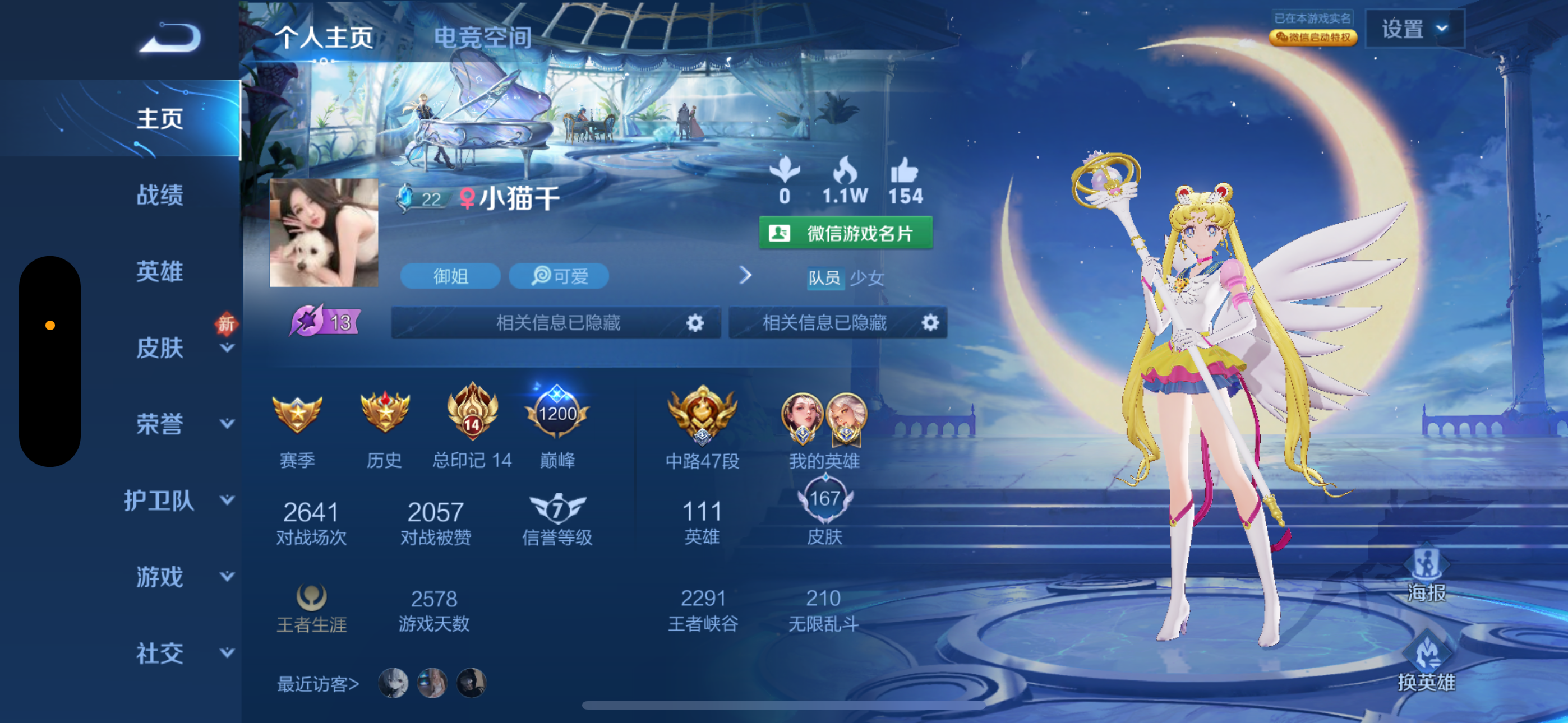
Task: Open 最近访客 recent visitors list
Action: [x=318, y=684]
